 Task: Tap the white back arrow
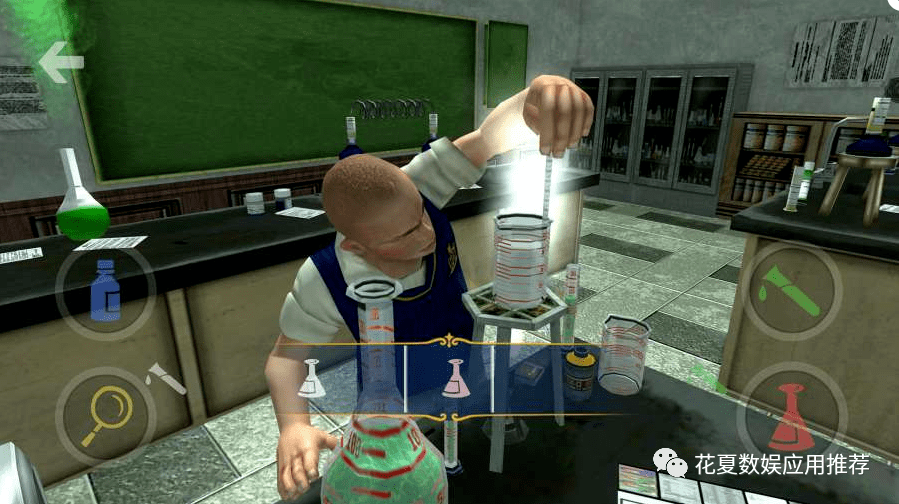click(62, 63)
